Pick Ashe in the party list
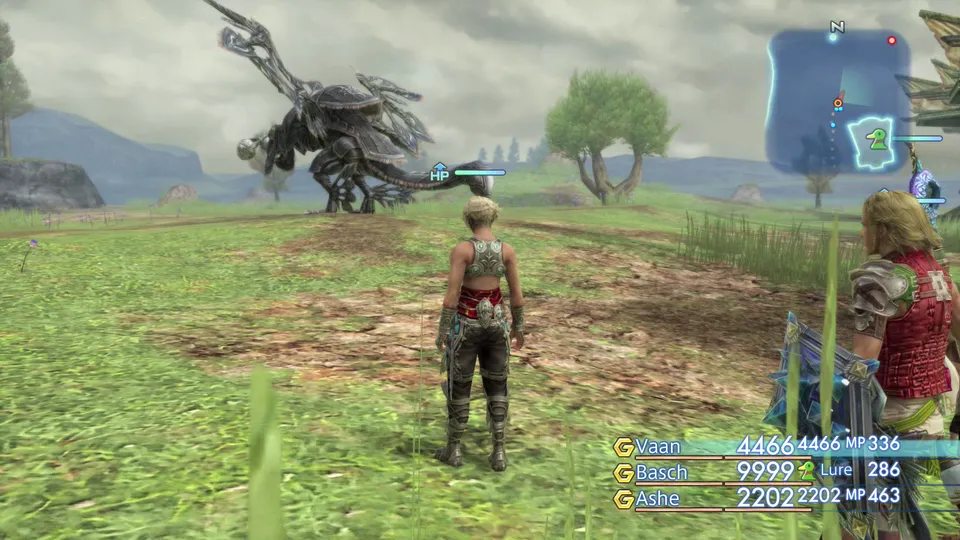This screenshot has height=540, width=960. pyautogui.click(x=658, y=498)
